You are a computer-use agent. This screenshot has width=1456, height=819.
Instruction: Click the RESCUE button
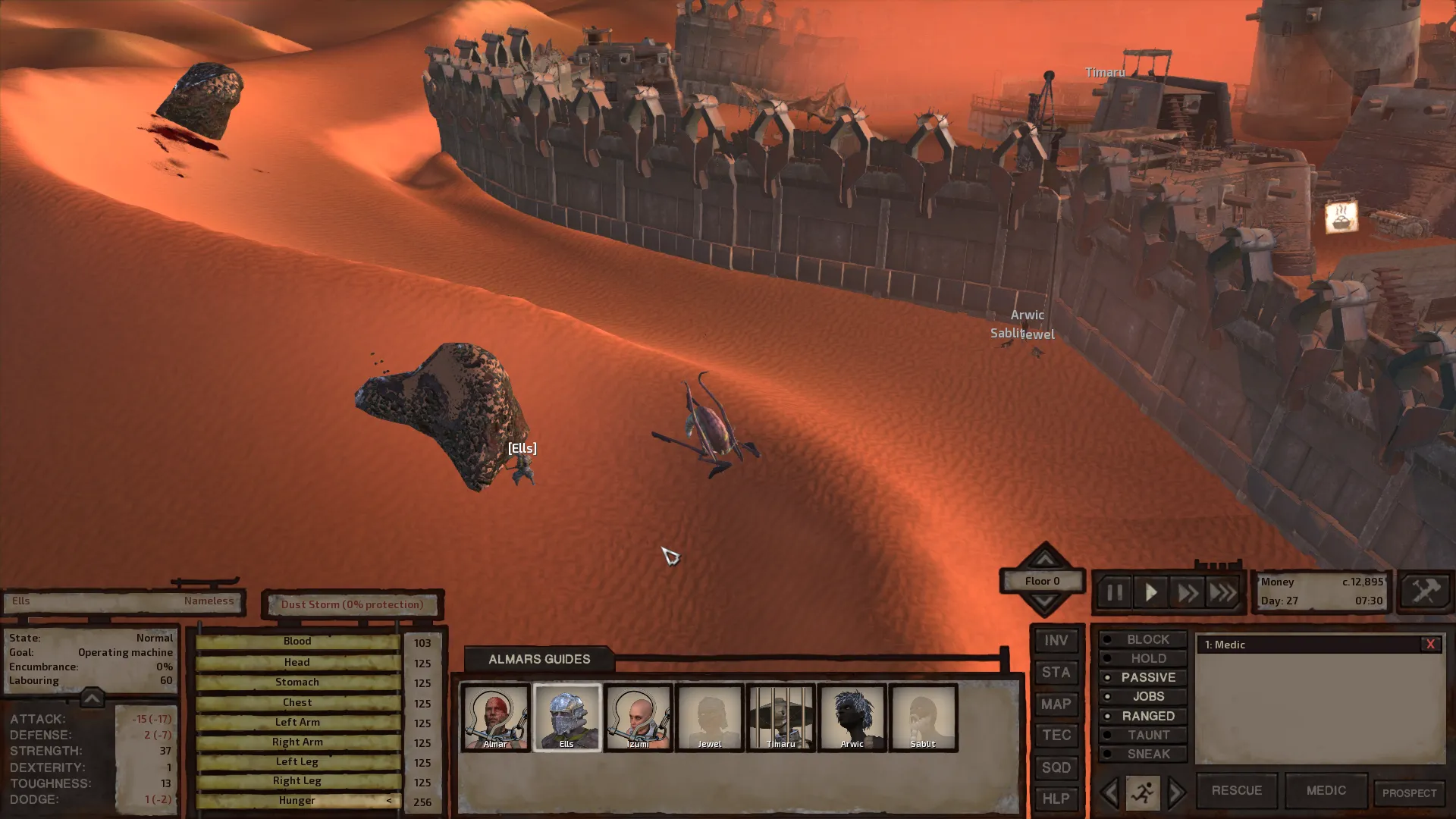tap(1236, 790)
